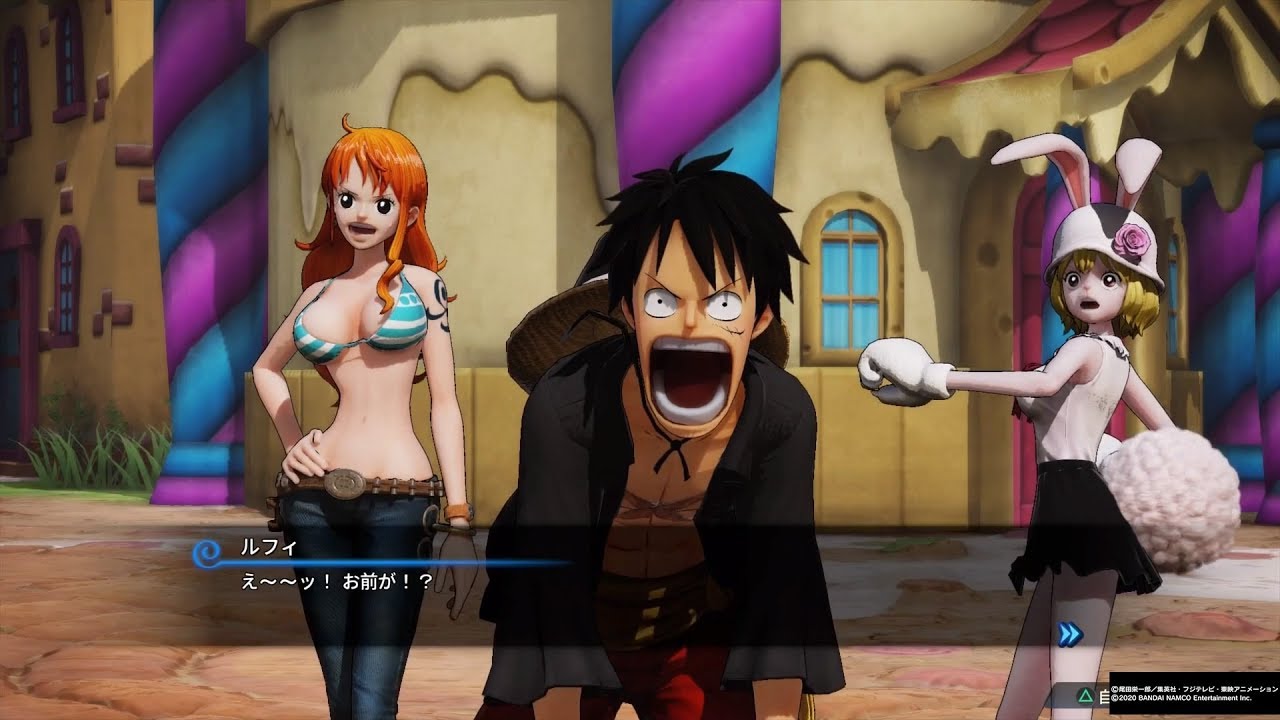Screen dimensions: 1280x720
Task: Advance dialogue with the blue double-arrow icon
Action: click(1069, 634)
